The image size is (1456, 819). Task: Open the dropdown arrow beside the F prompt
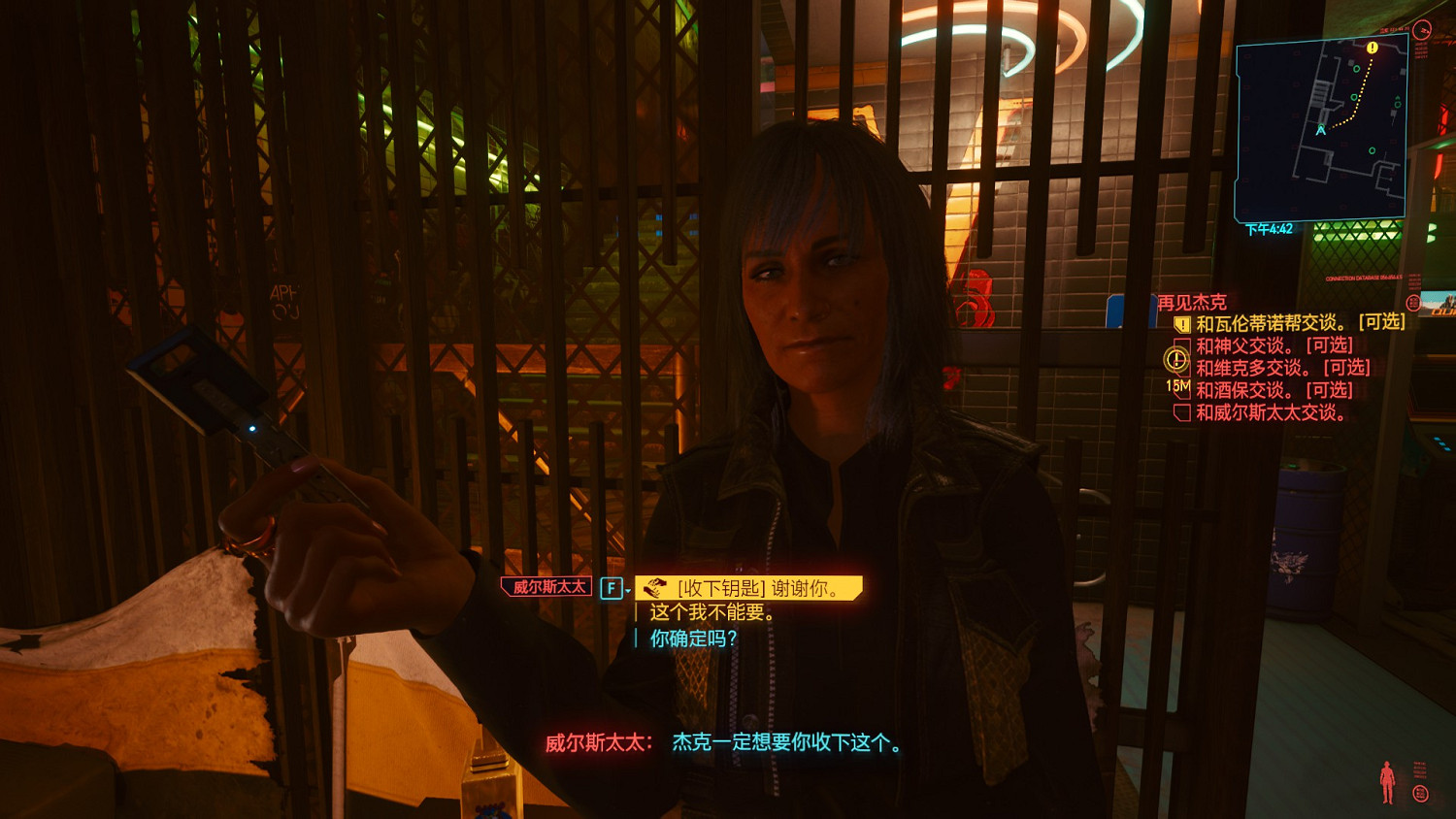tap(627, 590)
